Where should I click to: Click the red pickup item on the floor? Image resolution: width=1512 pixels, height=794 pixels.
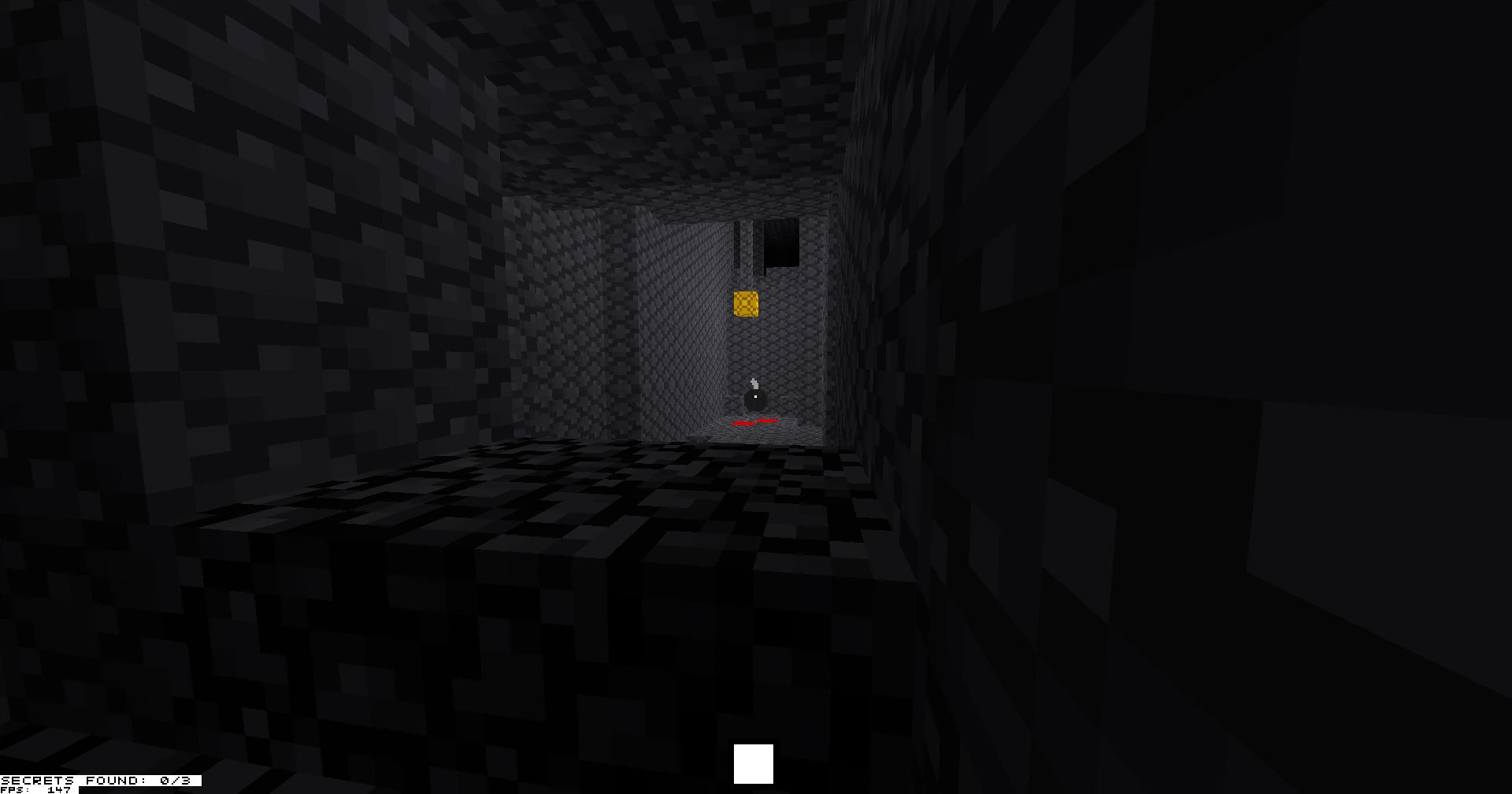tap(754, 423)
